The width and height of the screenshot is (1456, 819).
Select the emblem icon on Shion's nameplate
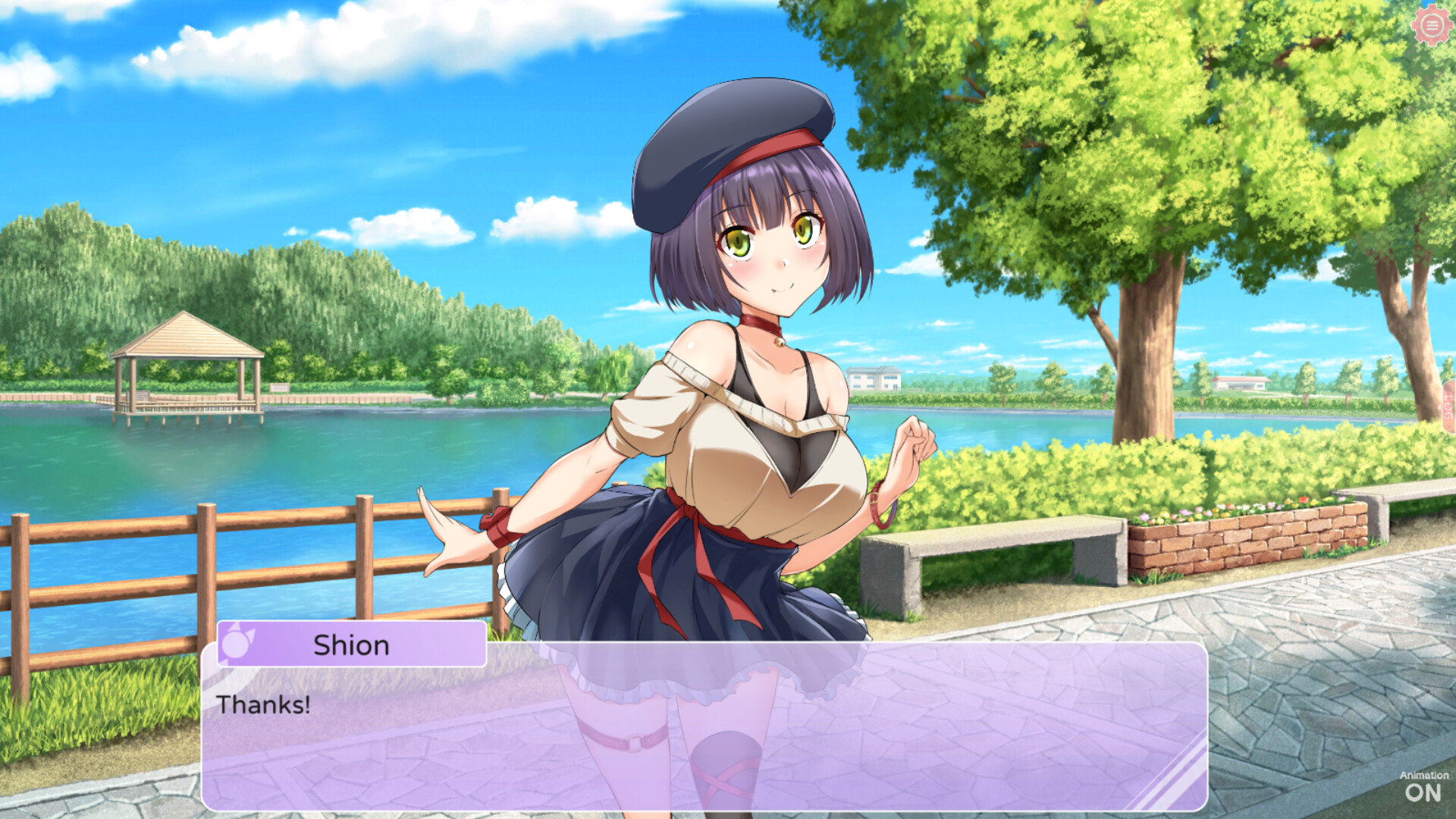click(x=237, y=645)
